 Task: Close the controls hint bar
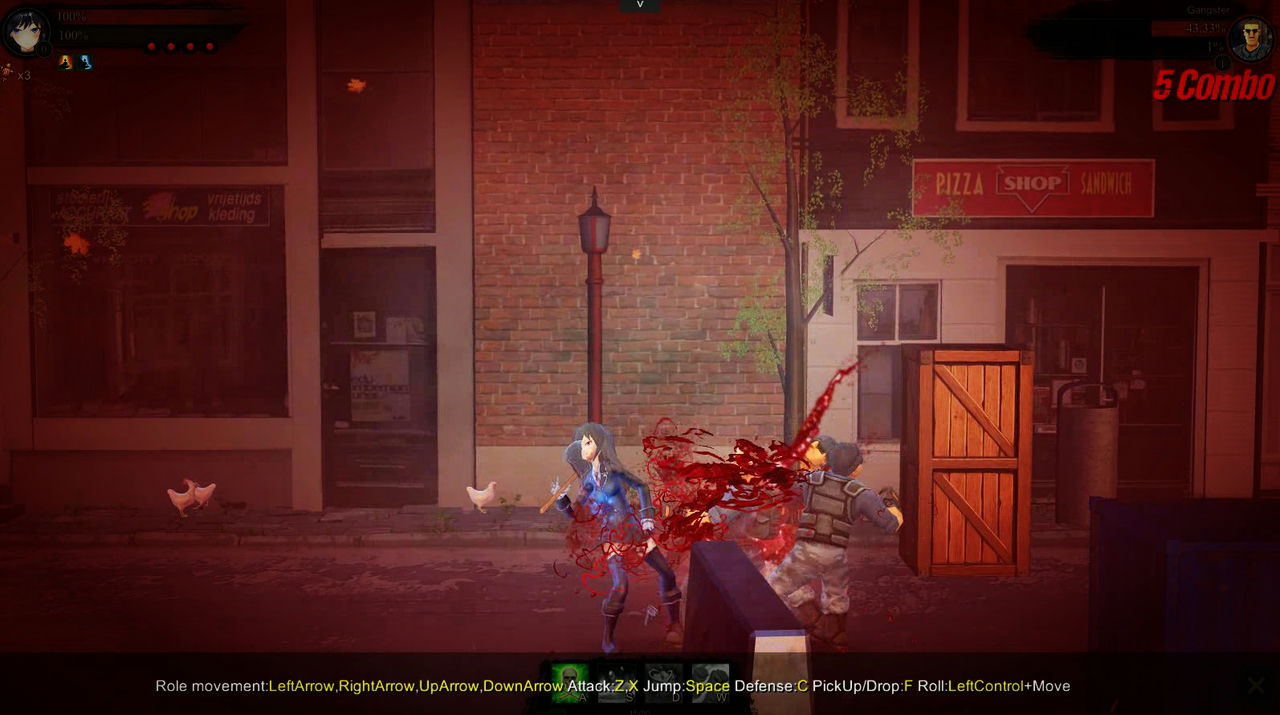1256,686
